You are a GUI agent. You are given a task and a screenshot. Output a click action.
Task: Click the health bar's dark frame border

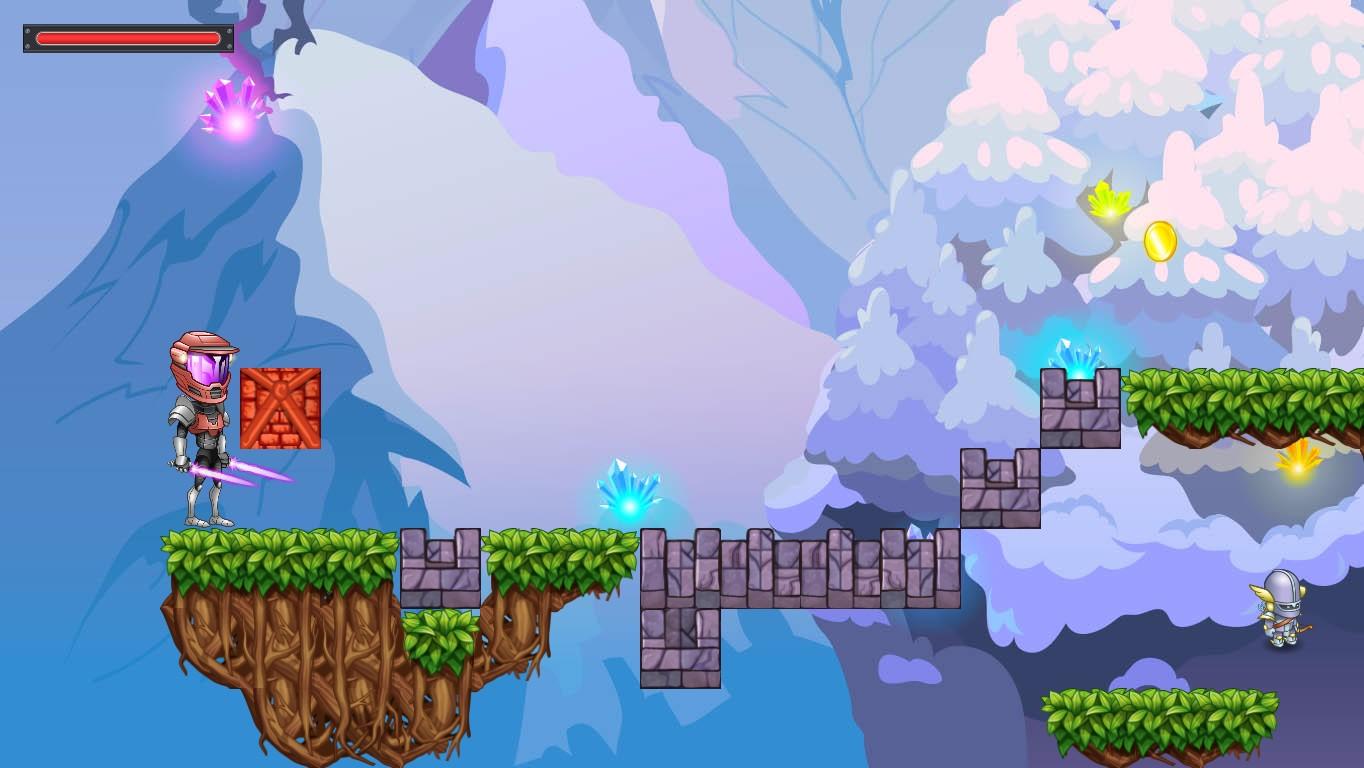(x=26, y=38)
